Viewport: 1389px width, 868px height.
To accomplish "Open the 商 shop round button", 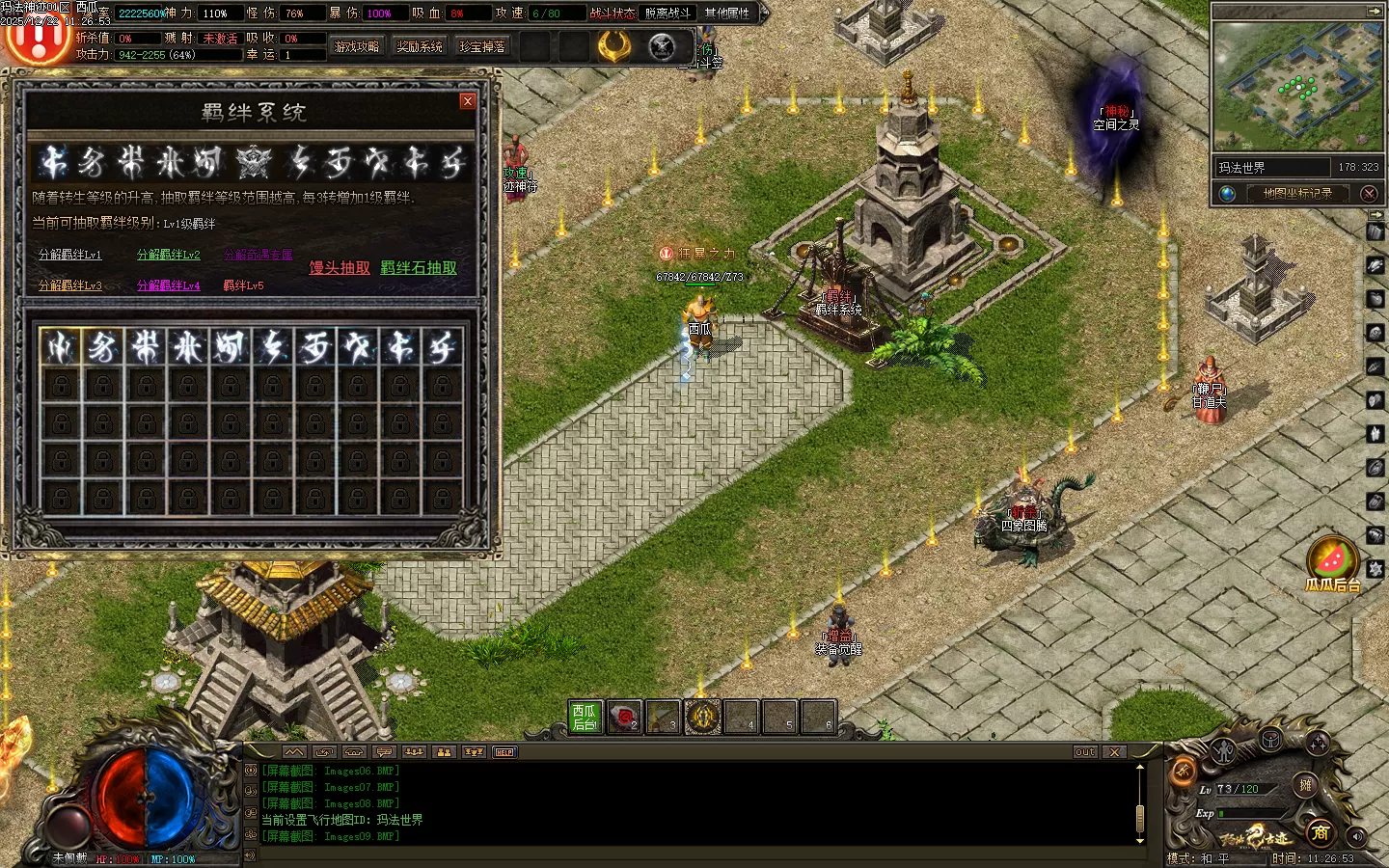I will 1320,831.
